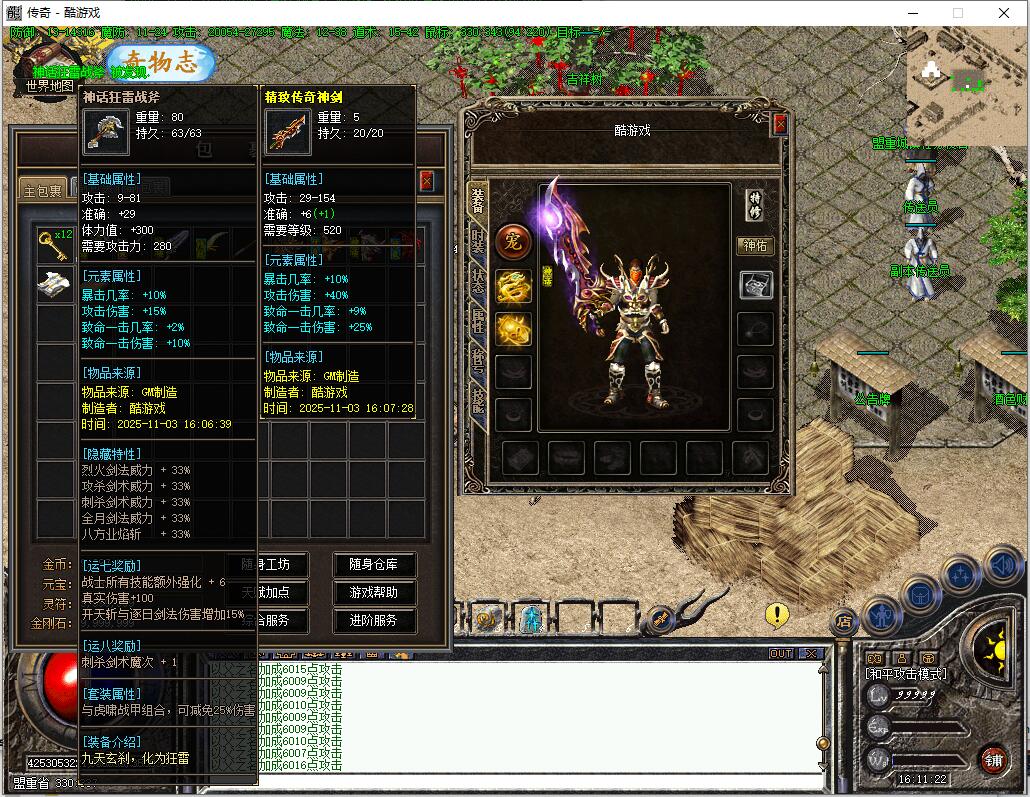Open the 游戏帮助 game help
Screen dimensions: 1030x797
point(374,593)
